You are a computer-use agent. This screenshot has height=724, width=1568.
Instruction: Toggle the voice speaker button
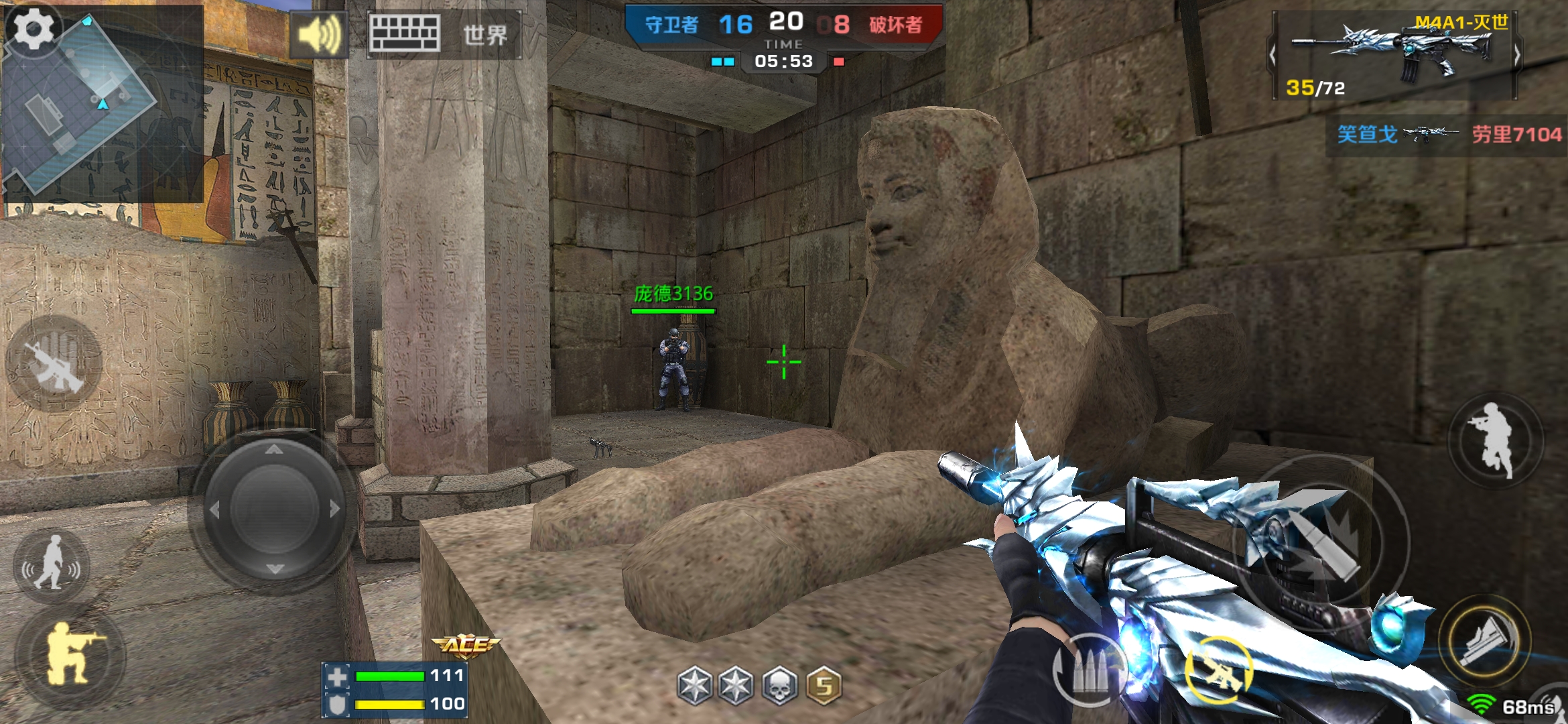[x=318, y=34]
